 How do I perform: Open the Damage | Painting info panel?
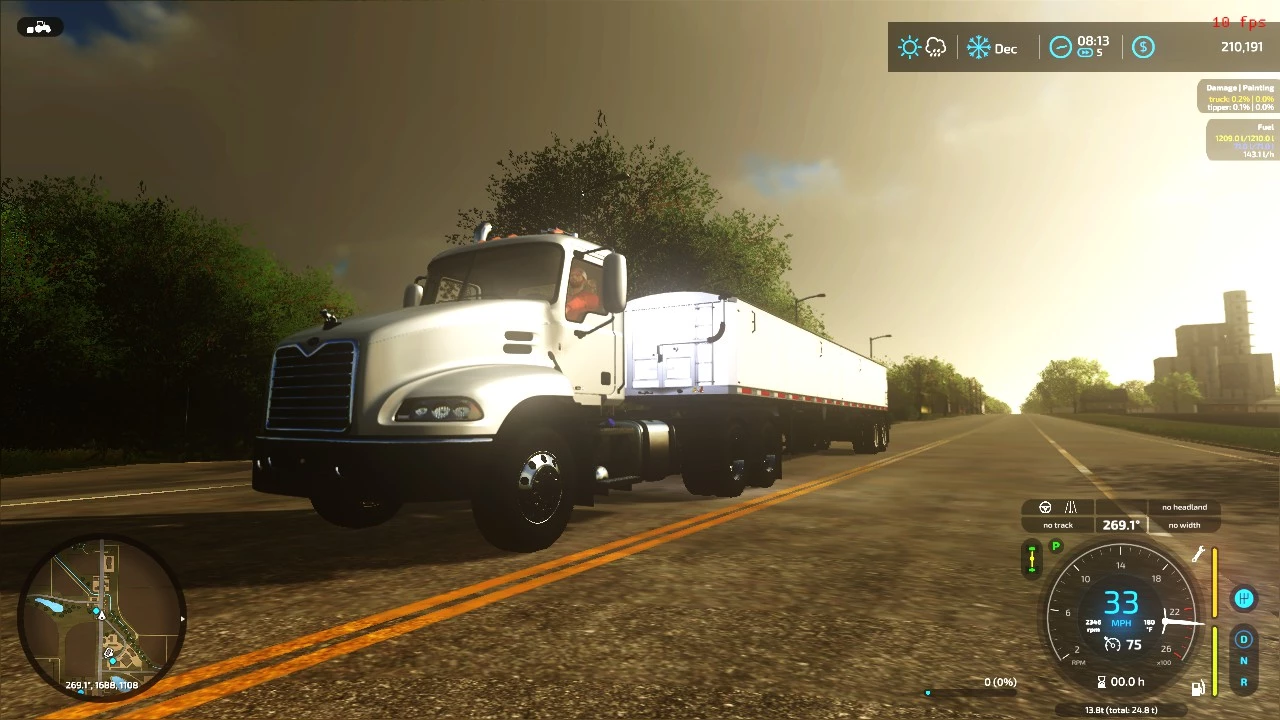[x=1238, y=96]
